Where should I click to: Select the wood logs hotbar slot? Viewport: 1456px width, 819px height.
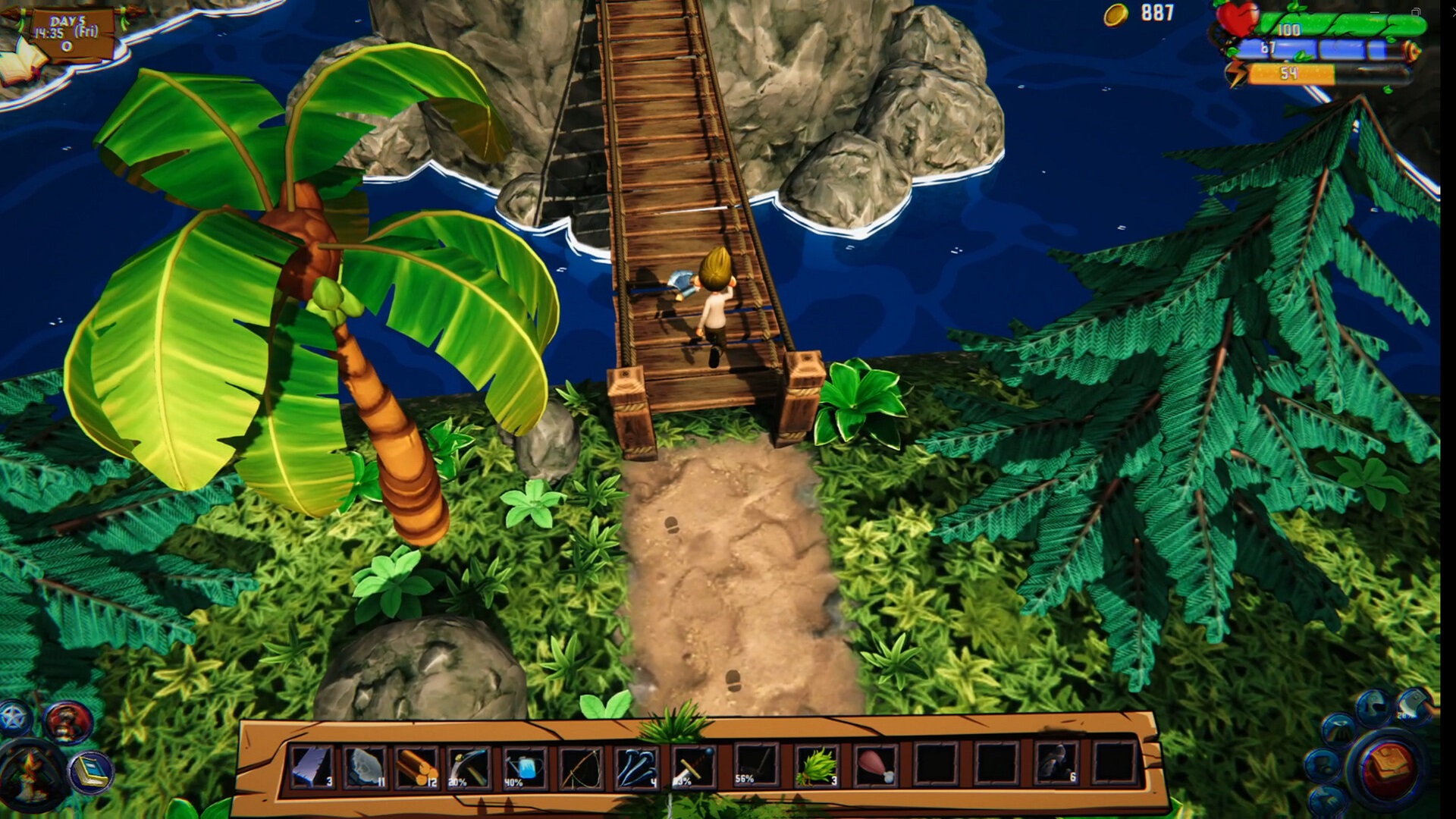tap(416, 767)
